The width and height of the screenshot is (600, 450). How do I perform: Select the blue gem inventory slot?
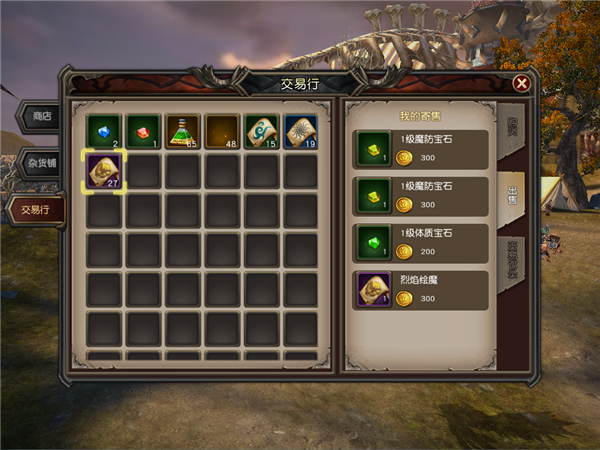(x=103, y=131)
